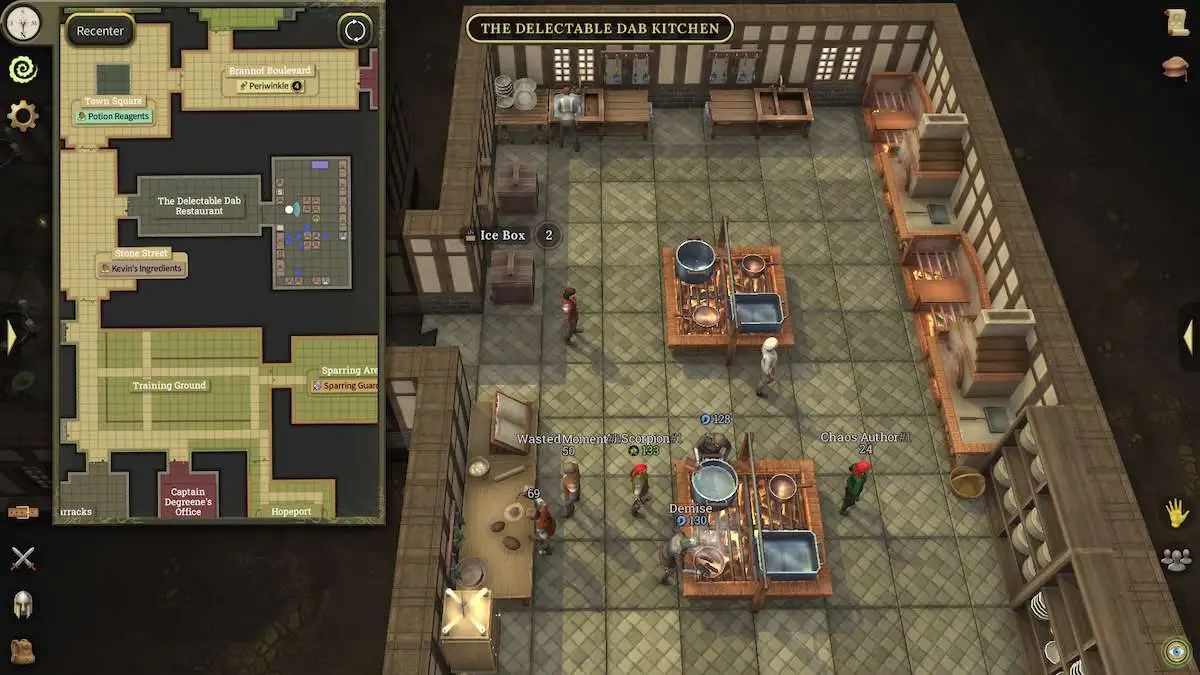Expand the left side panel arrow

tap(11, 336)
